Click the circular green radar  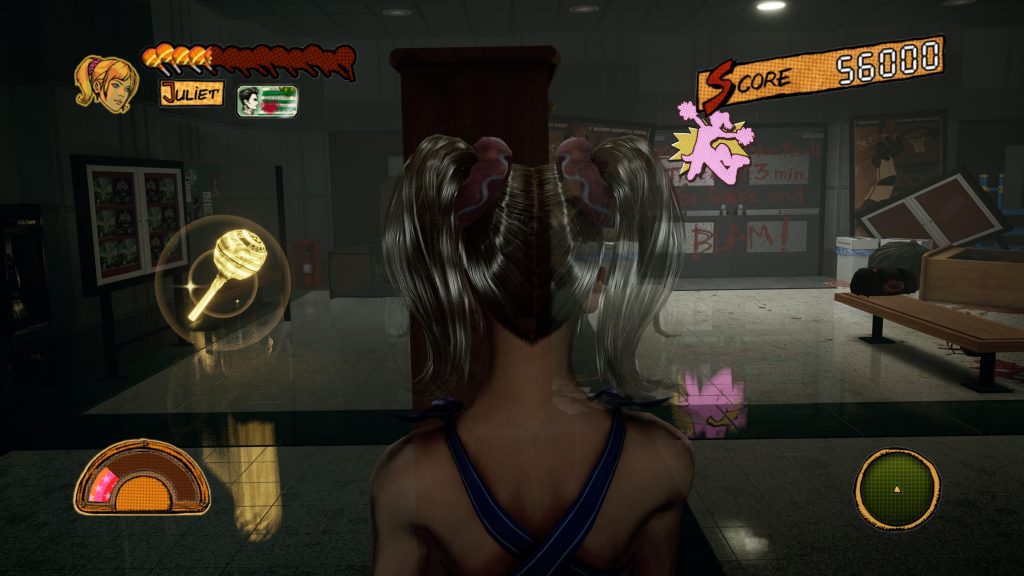(x=896, y=489)
